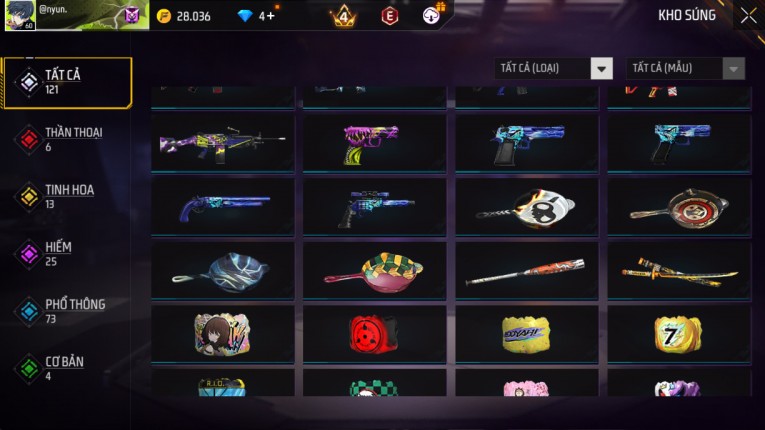Choose the 8-ball frying pan skin
765x430 pixels.
click(527, 207)
